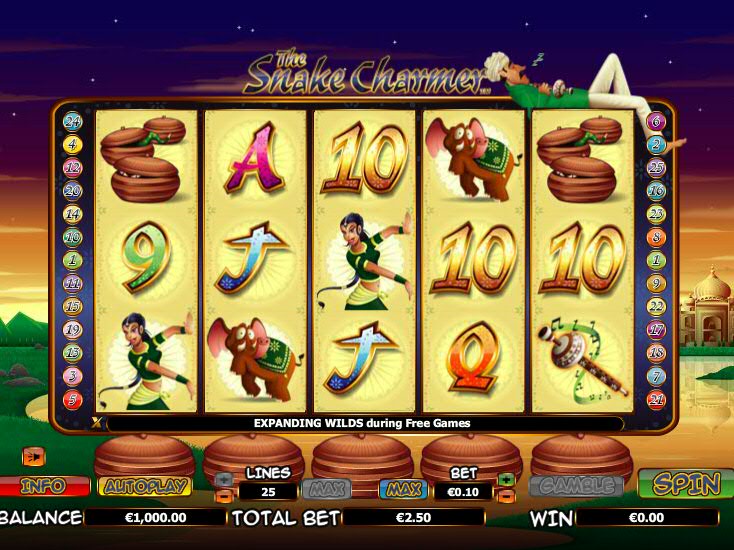The image size is (734, 550).
Task: Decrease the number of lines
Action: tap(223, 495)
